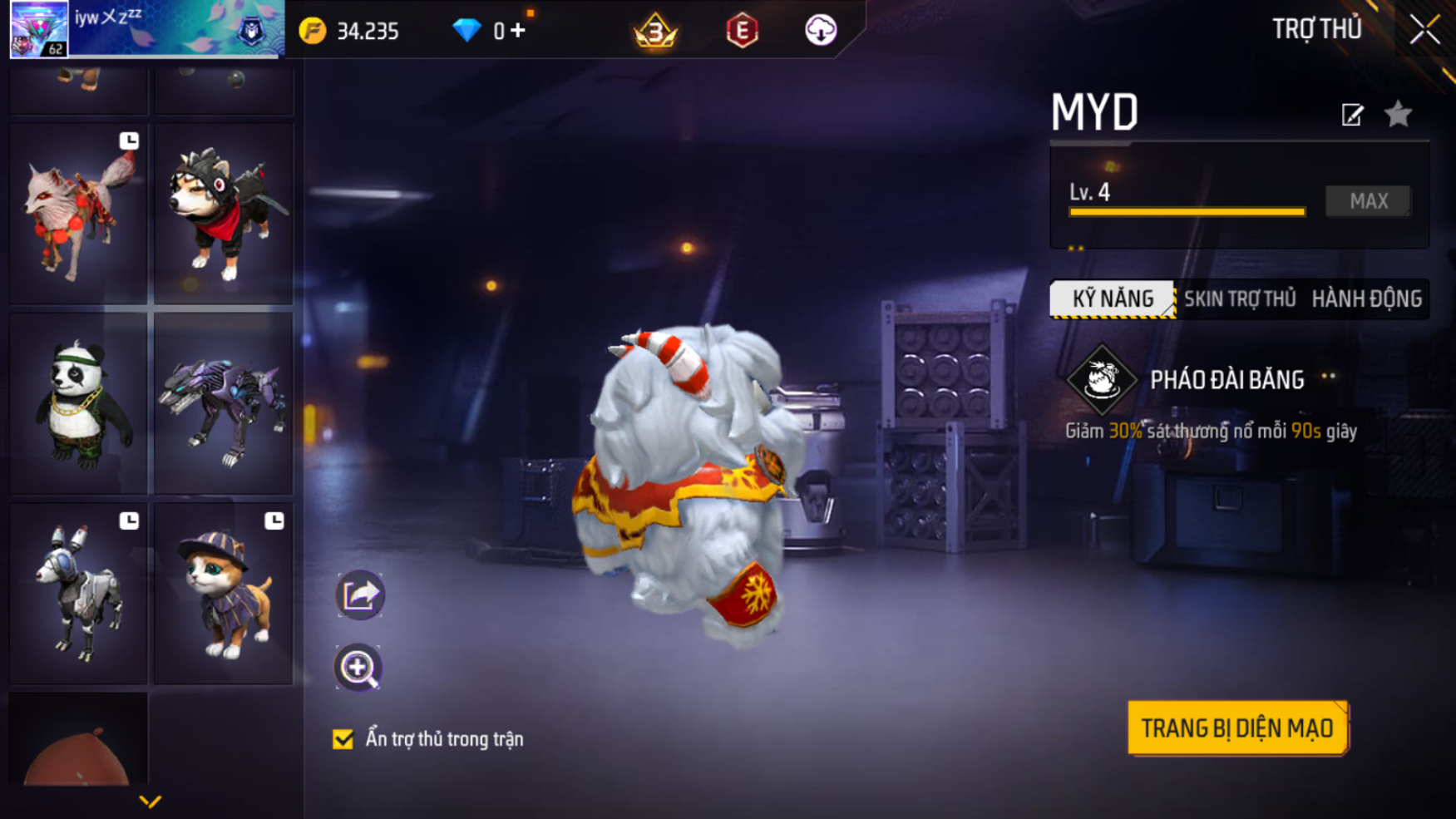
Task: Mark the pet as favorite with star
Action: [1398, 114]
